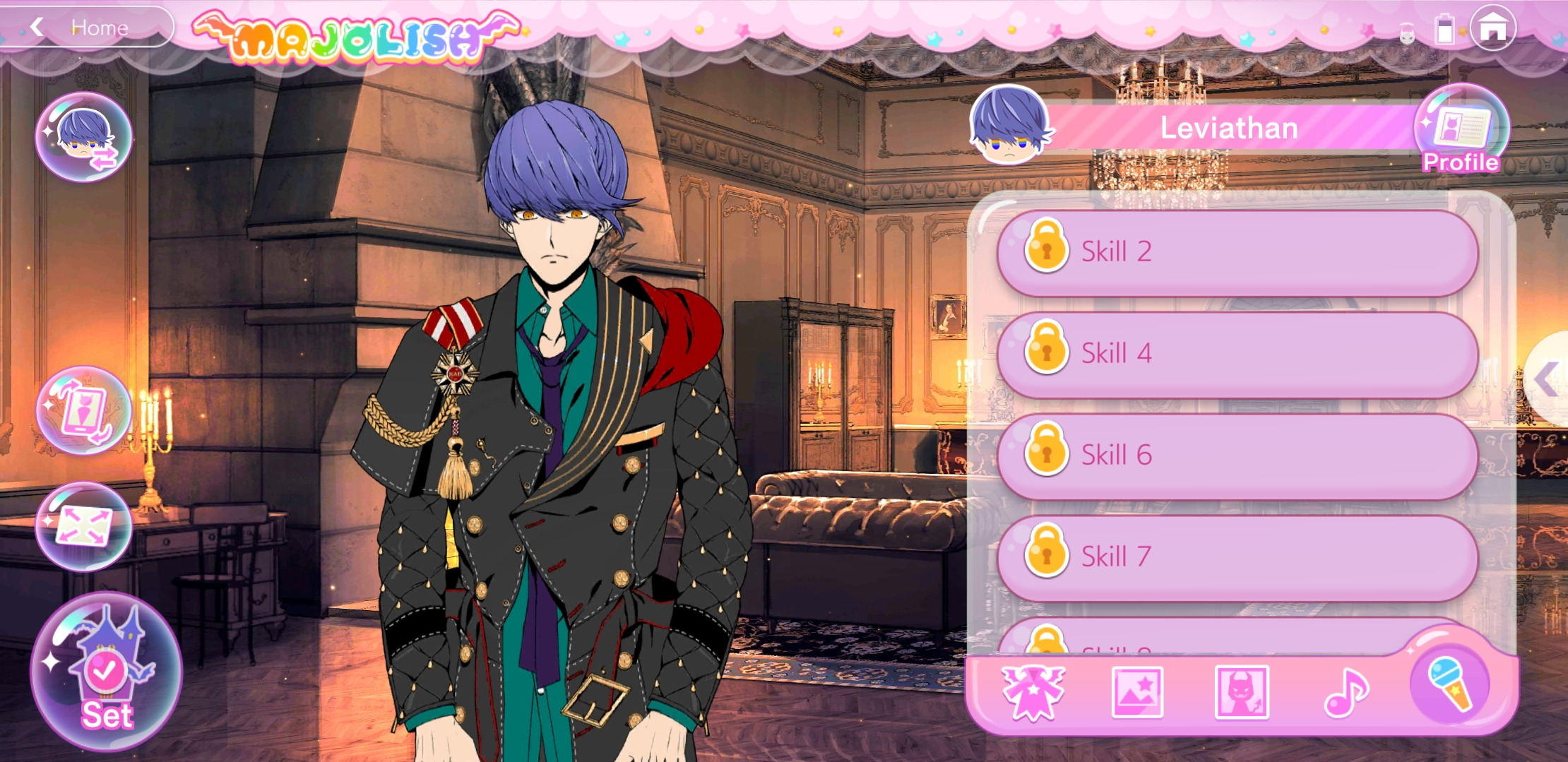Switch to the background picture tab
1568x762 pixels.
1137,693
